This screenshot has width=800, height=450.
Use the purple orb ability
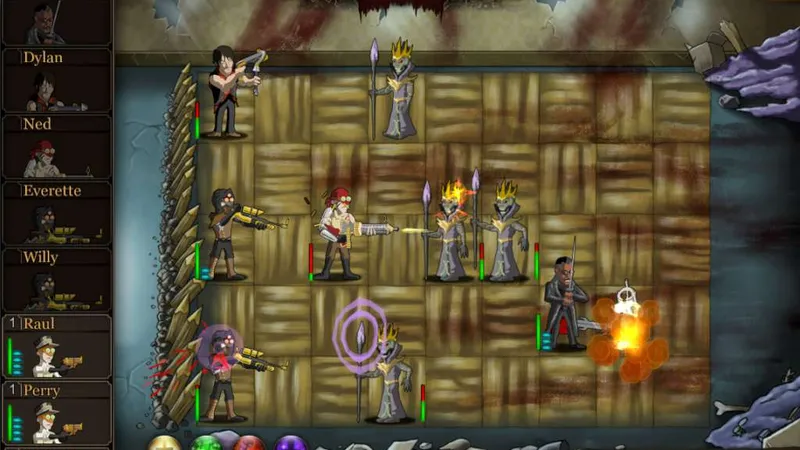pos(291,443)
